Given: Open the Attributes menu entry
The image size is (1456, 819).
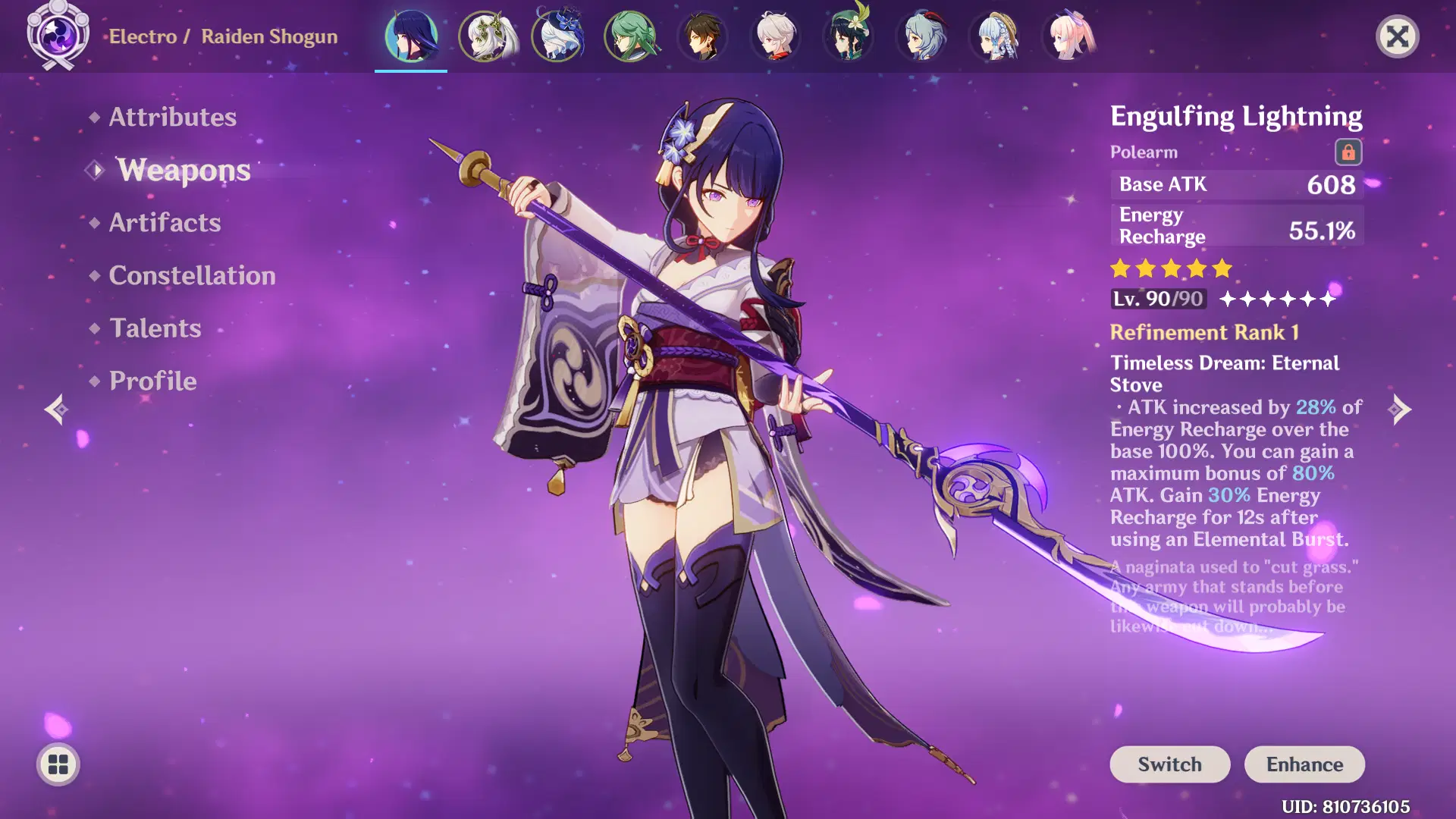Looking at the screenshot, I should coord(172,117).
